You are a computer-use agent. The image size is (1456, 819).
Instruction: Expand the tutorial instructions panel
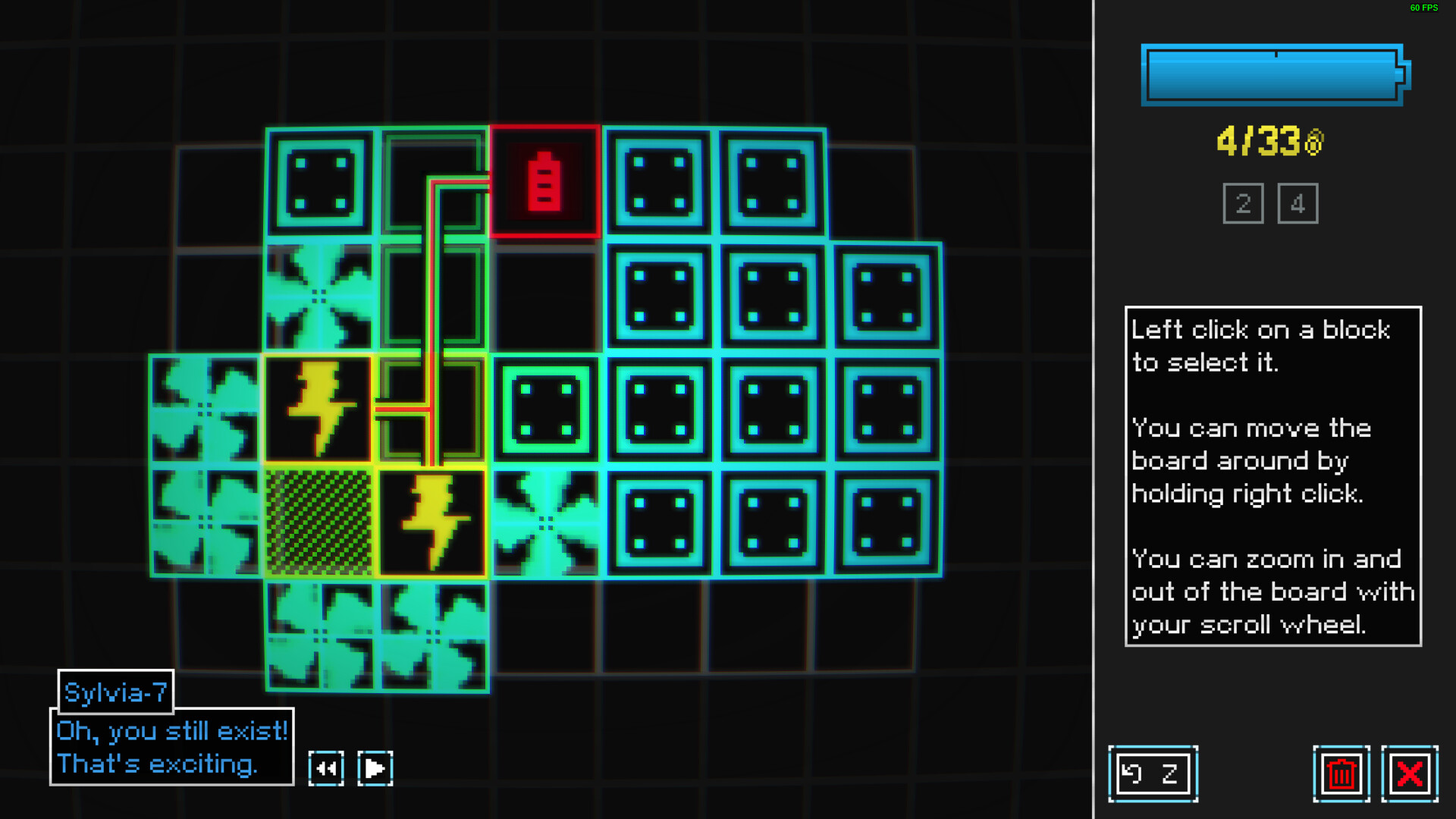pyautogui.click(x=1272, y=475)
